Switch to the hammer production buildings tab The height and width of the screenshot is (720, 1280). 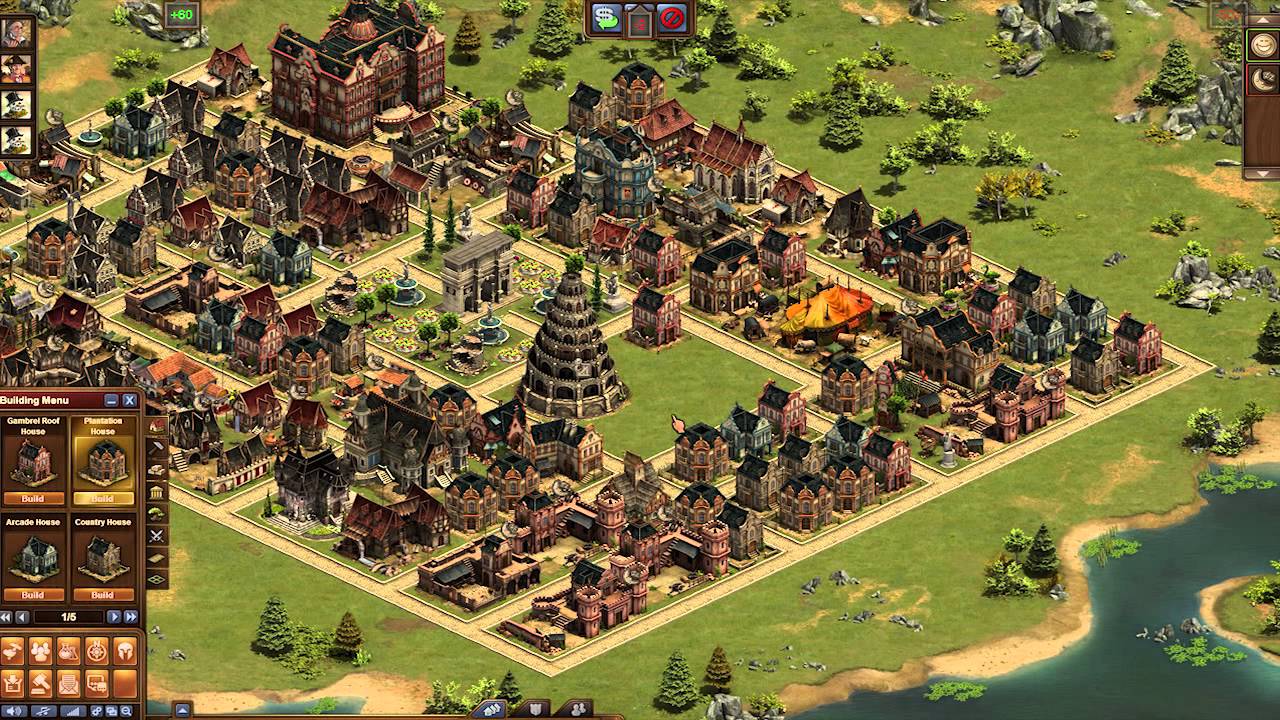point(157,447)
